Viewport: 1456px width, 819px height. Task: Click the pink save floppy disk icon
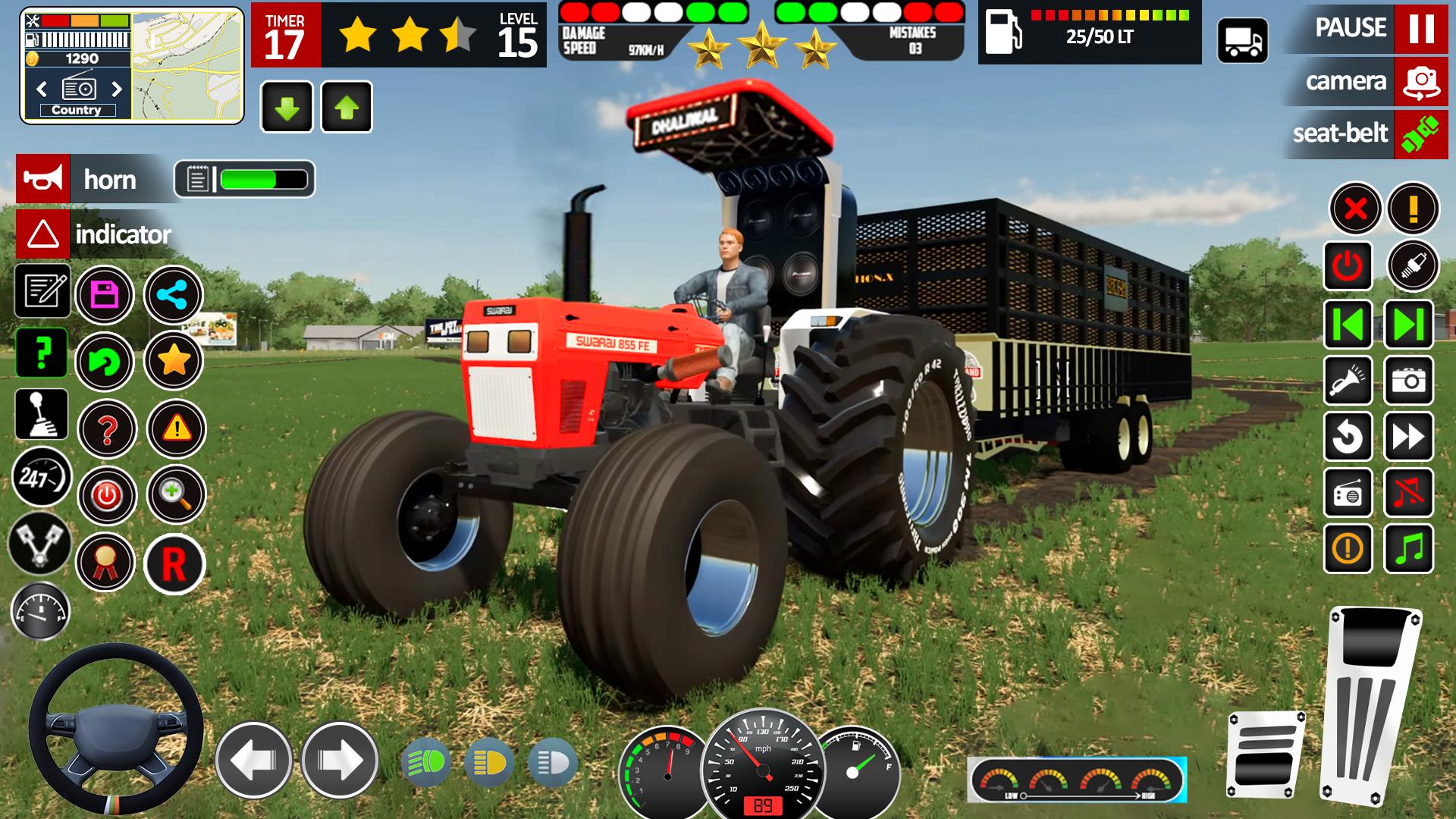tap(105, 294)
